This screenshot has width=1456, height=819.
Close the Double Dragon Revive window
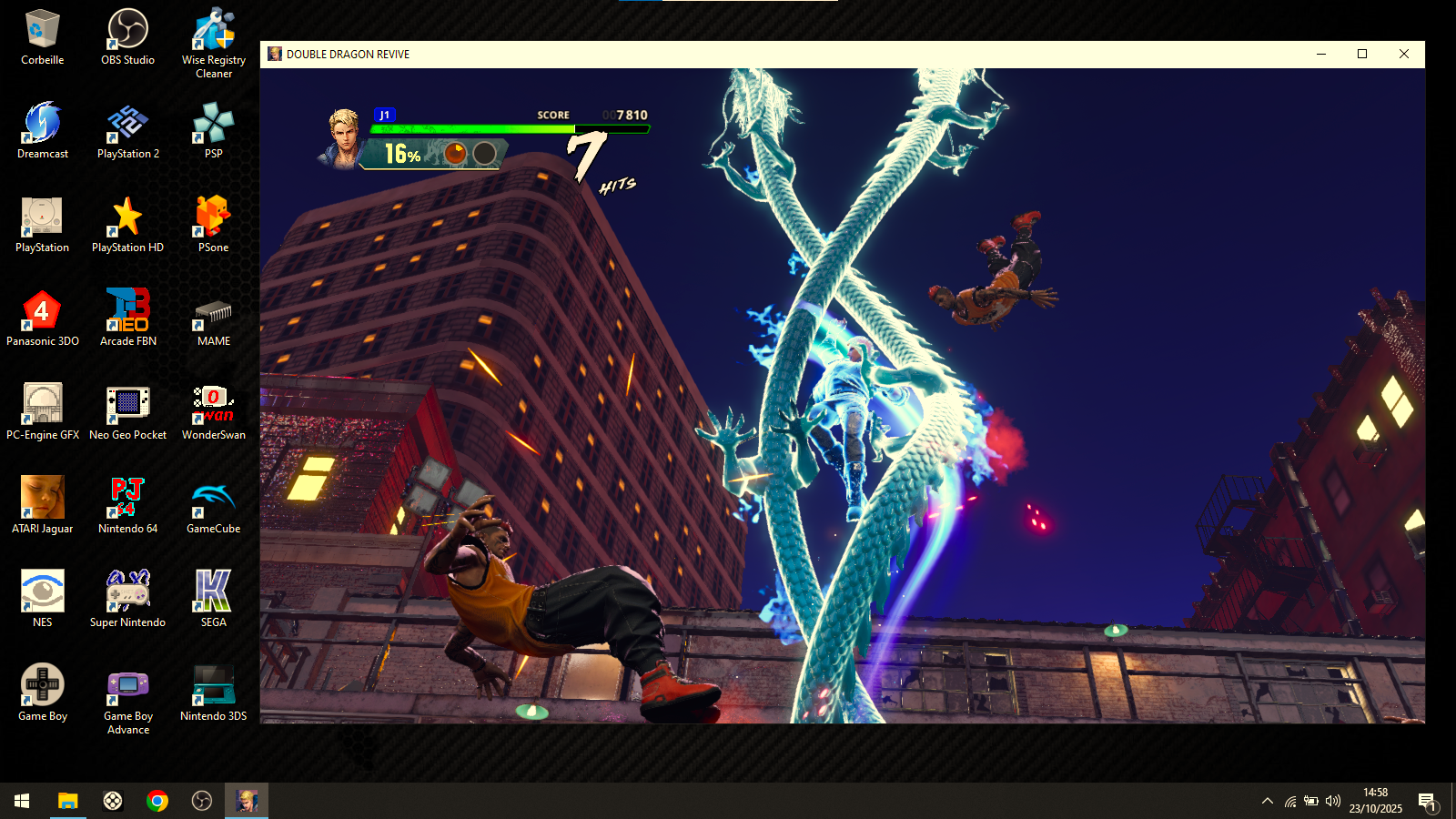(x=1403, y=54)
